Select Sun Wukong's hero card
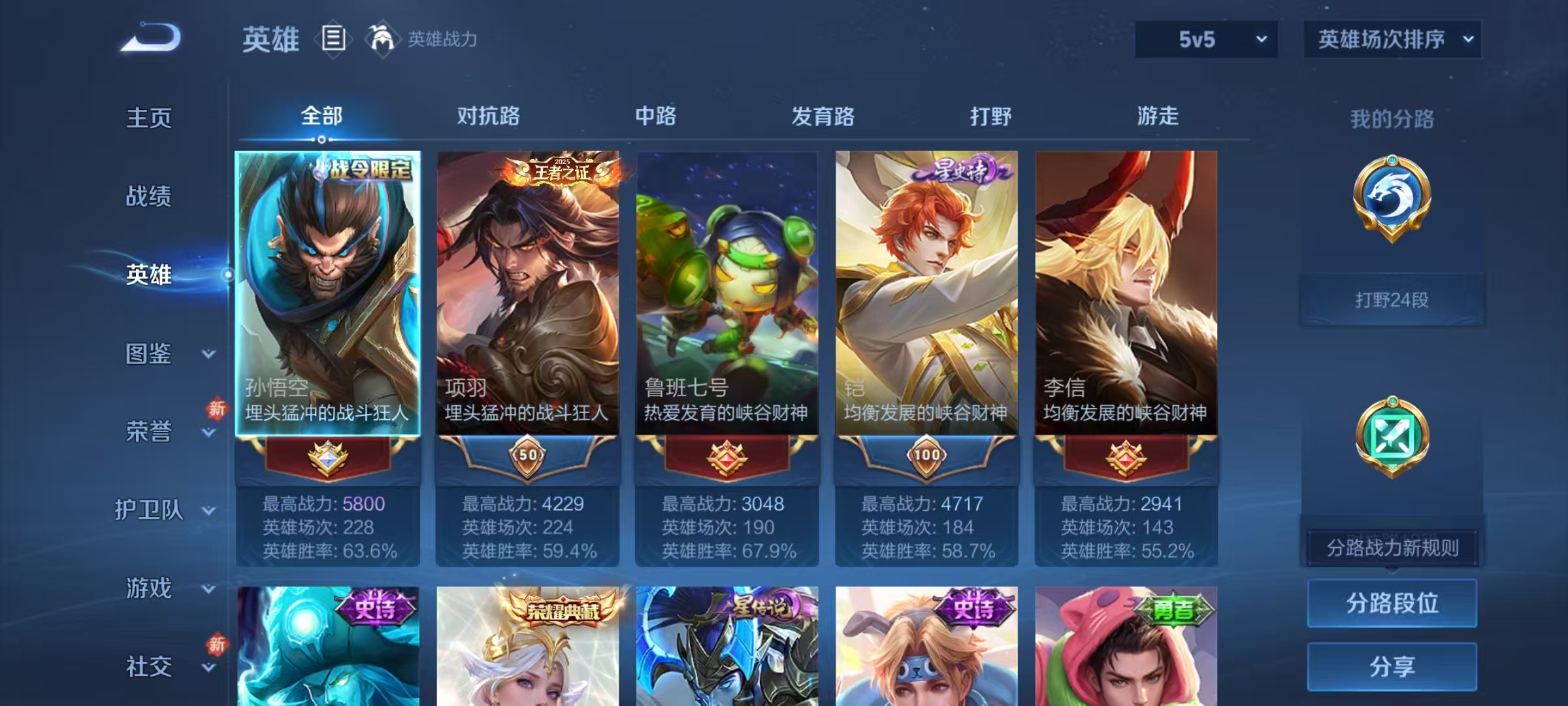Screen dimensions: 1568x706 coord(327,281)
